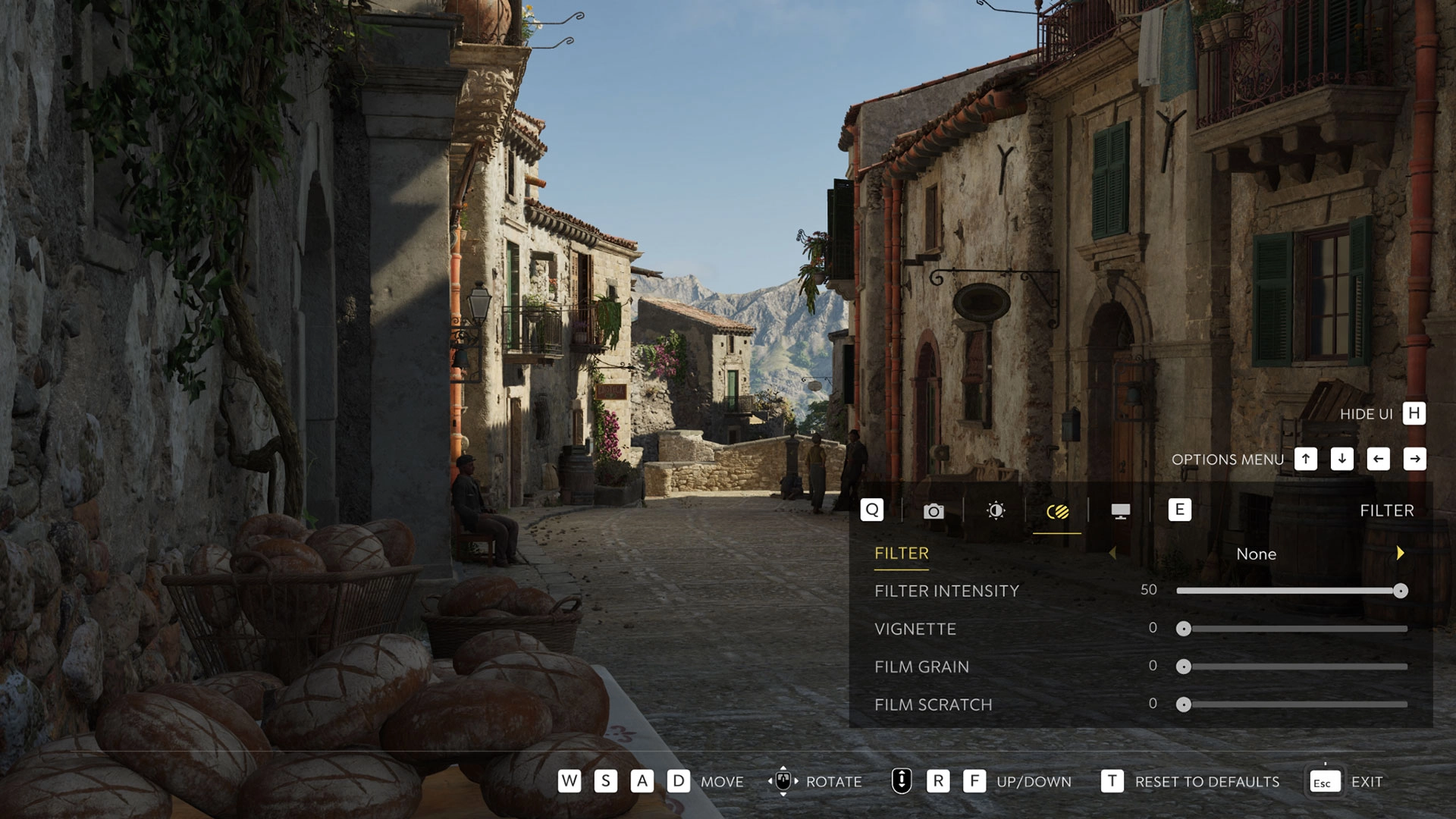Select the brightness adjustments tab icon
This screenshot has height=819, width=1456.
pyautogui.click(x=996, y=511)
